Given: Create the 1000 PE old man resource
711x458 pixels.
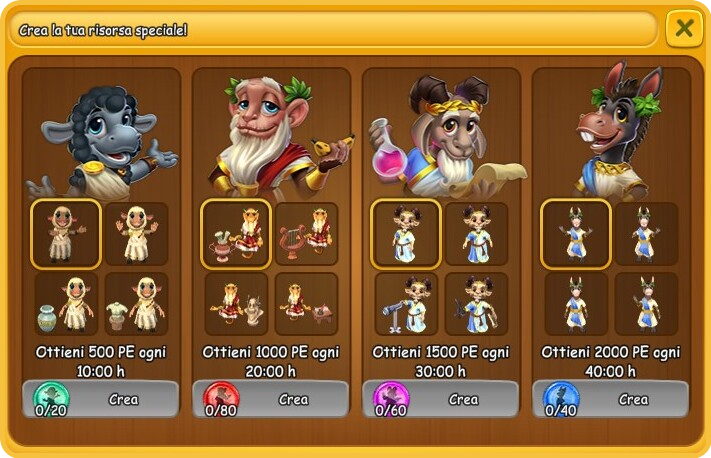Looking at the screenshot, I should pyautogui.click(x=293, y=399).
